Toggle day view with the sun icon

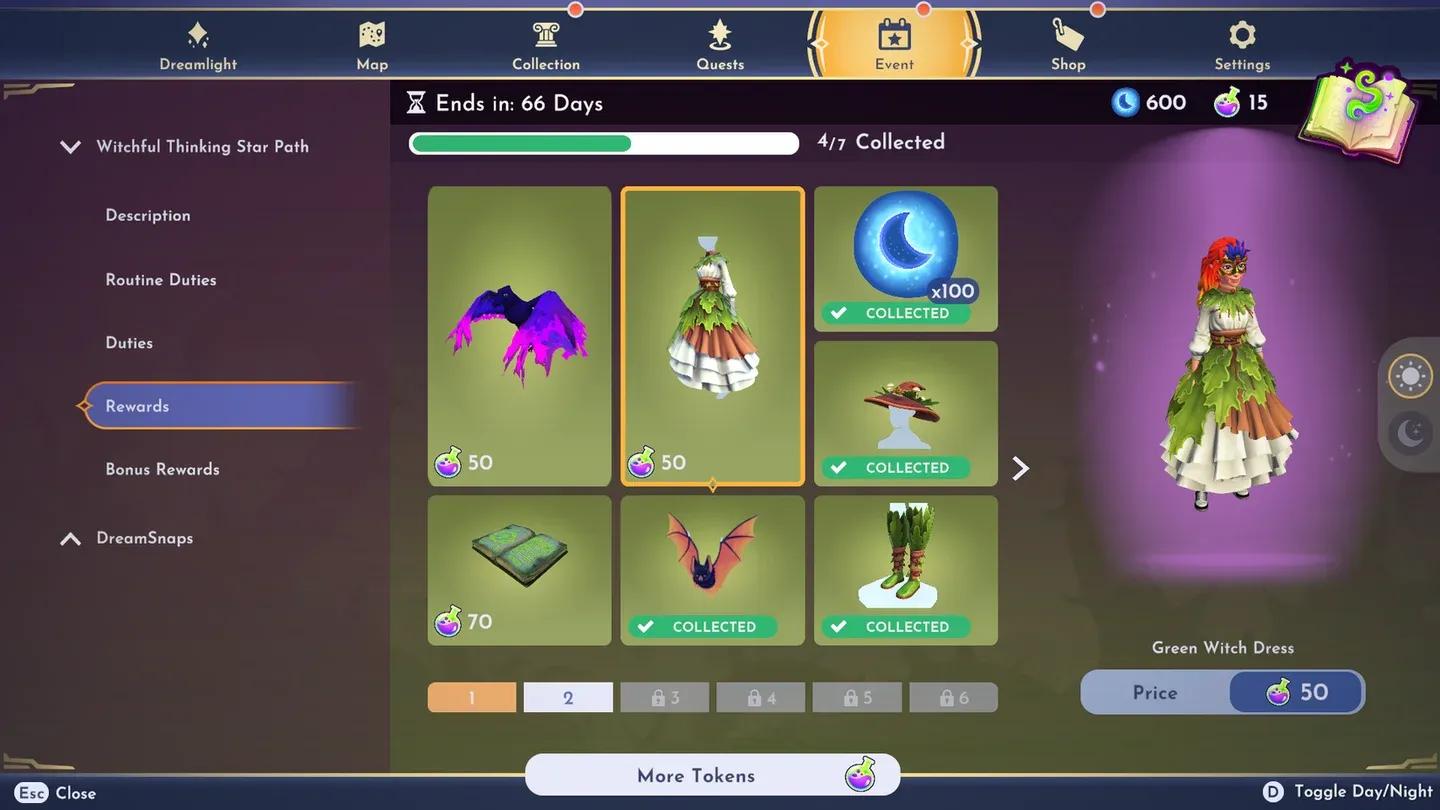point(1410,377)
